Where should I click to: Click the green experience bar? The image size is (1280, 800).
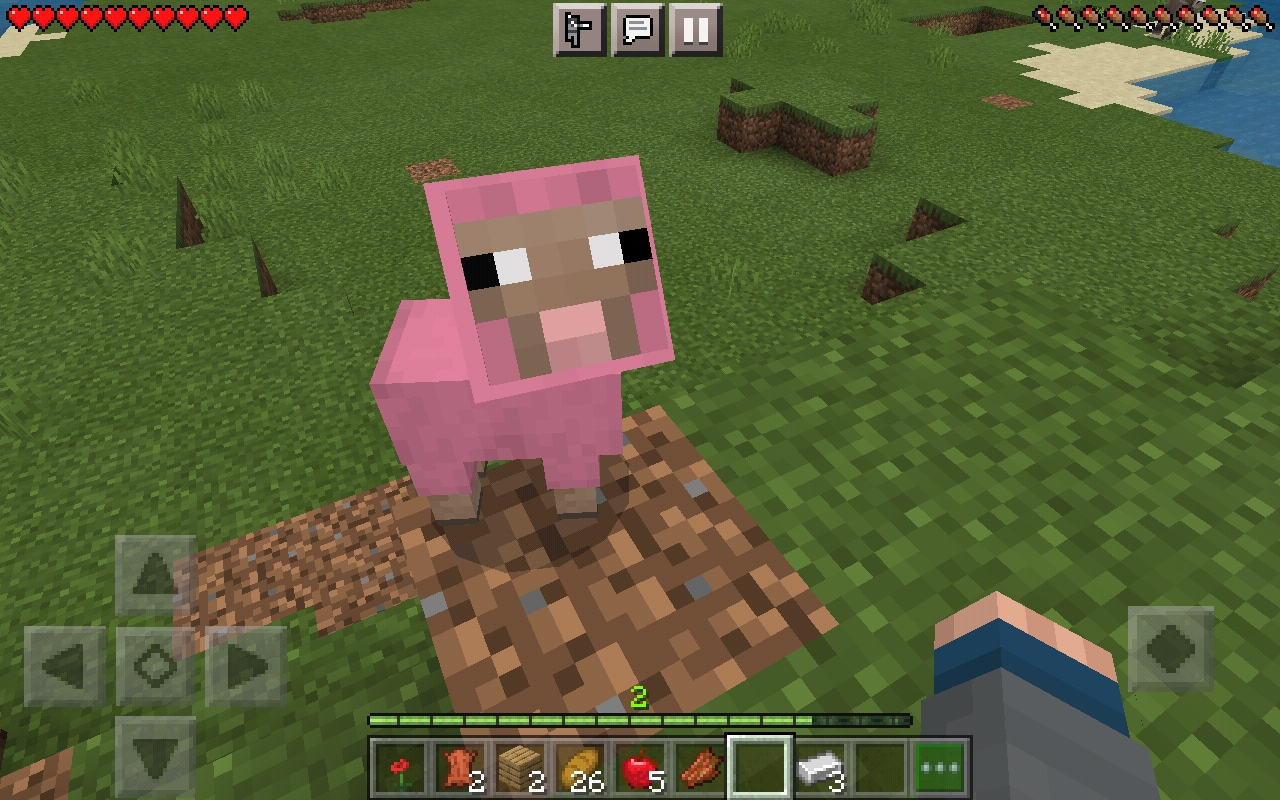640,718
